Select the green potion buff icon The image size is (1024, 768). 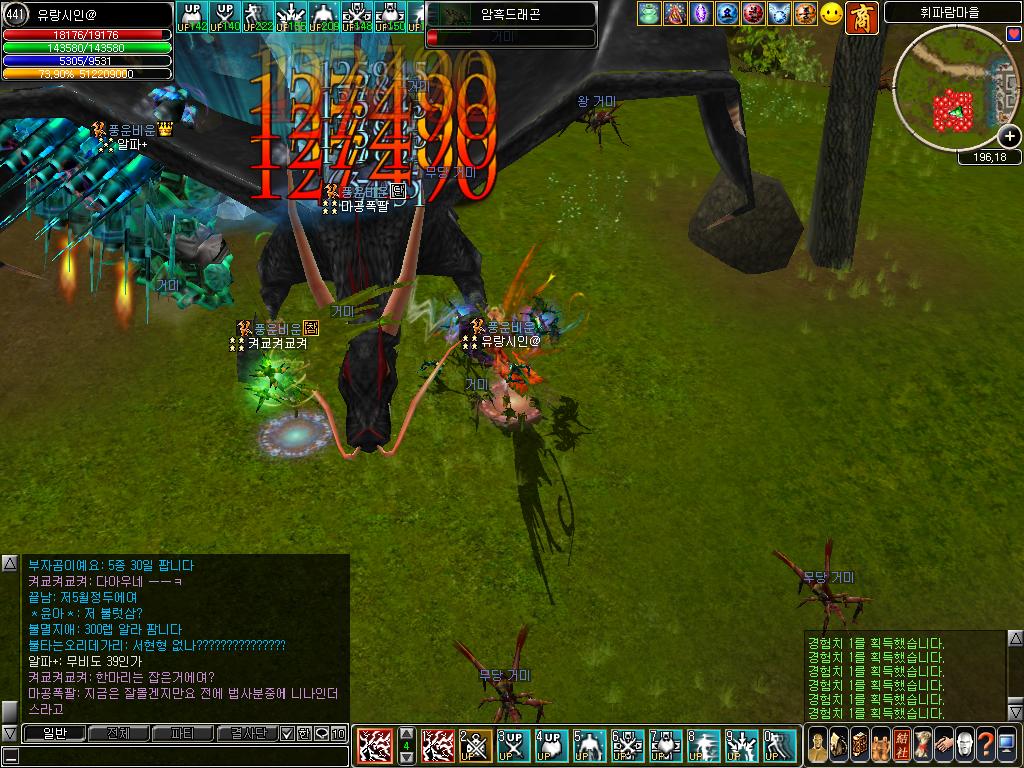click(x=650, y=14)
